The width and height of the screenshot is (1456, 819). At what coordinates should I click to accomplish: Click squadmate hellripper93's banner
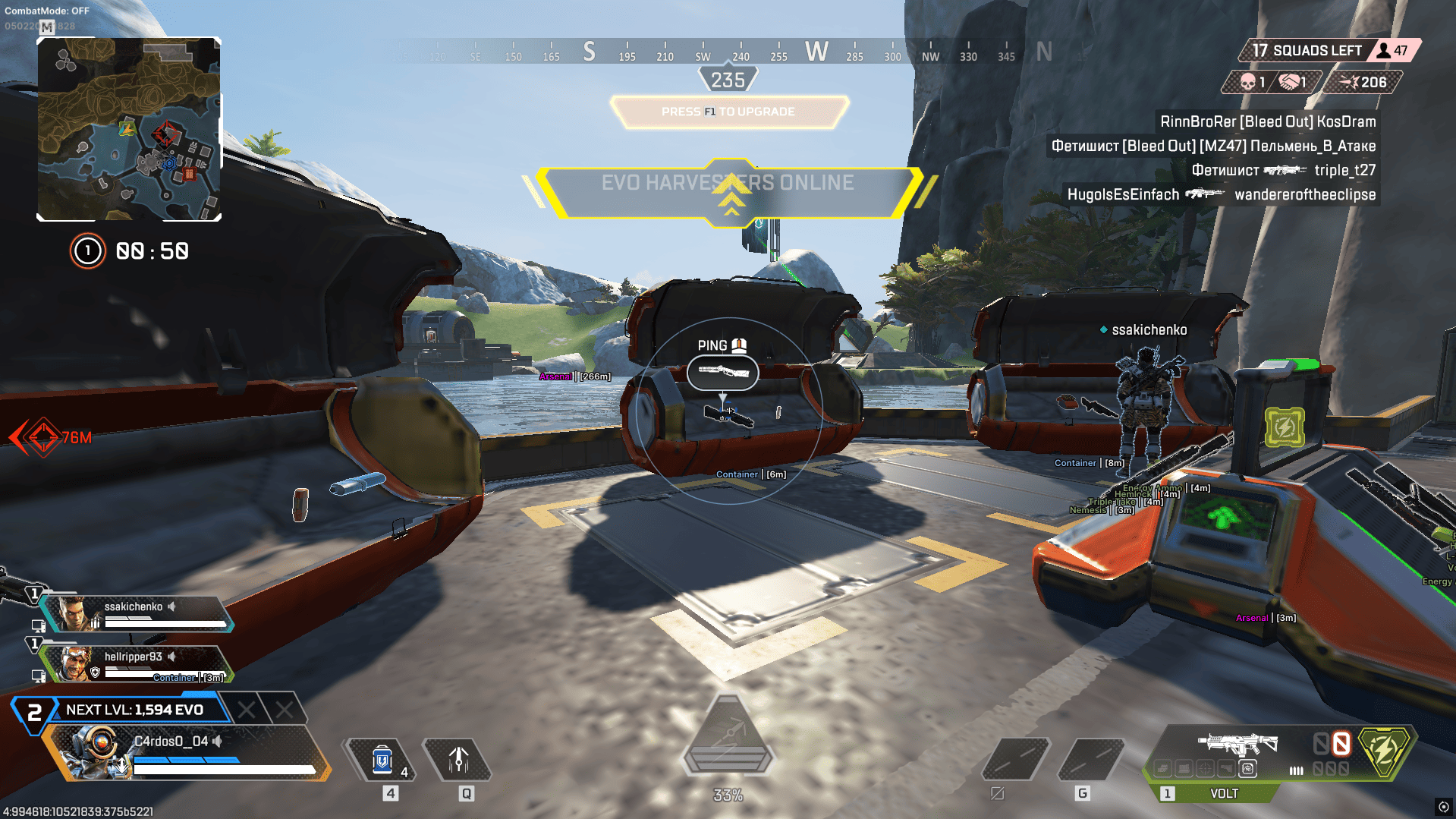tap(137, 663)
